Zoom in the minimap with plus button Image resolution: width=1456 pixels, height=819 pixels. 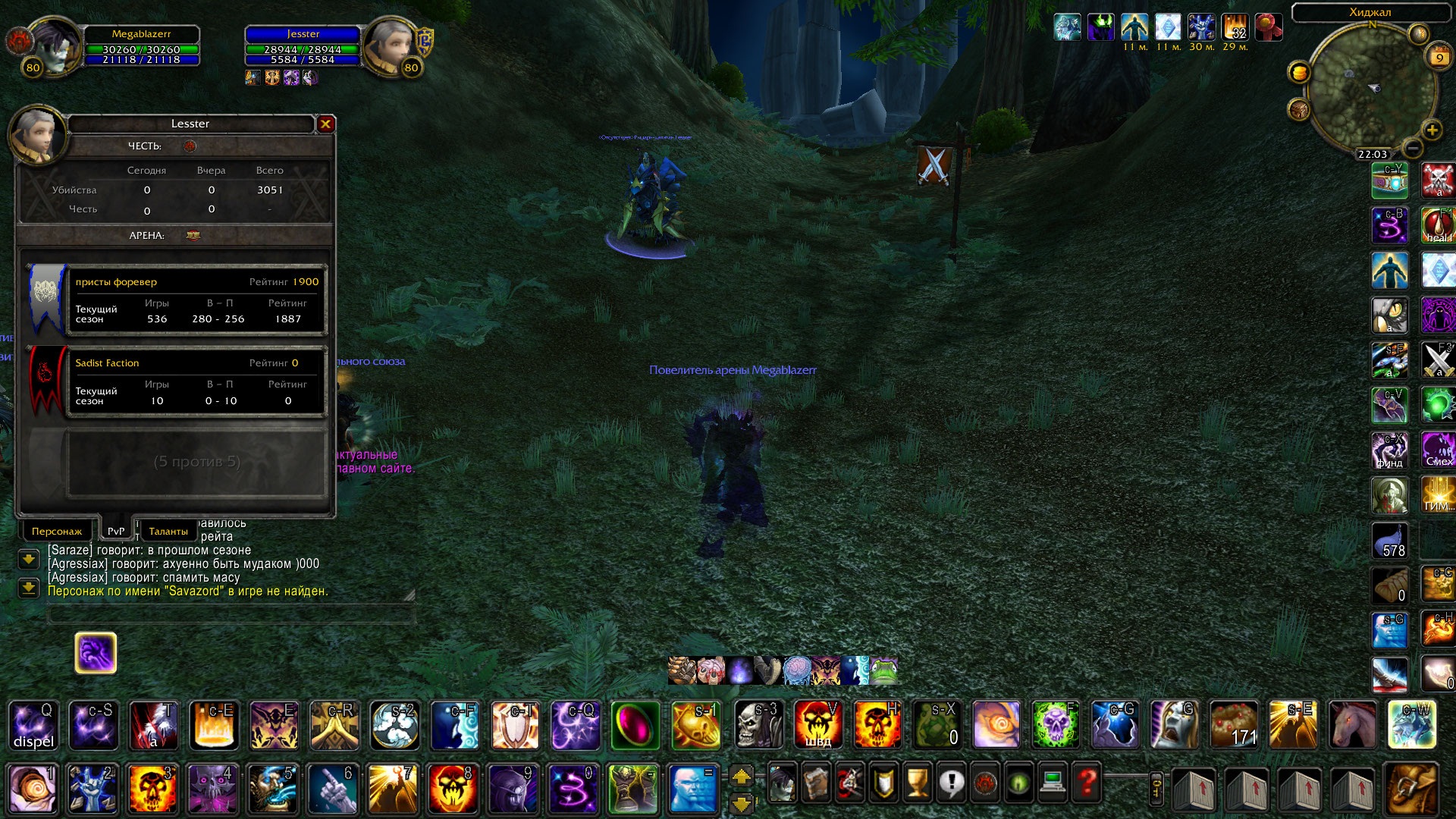tap(1432, 130)
